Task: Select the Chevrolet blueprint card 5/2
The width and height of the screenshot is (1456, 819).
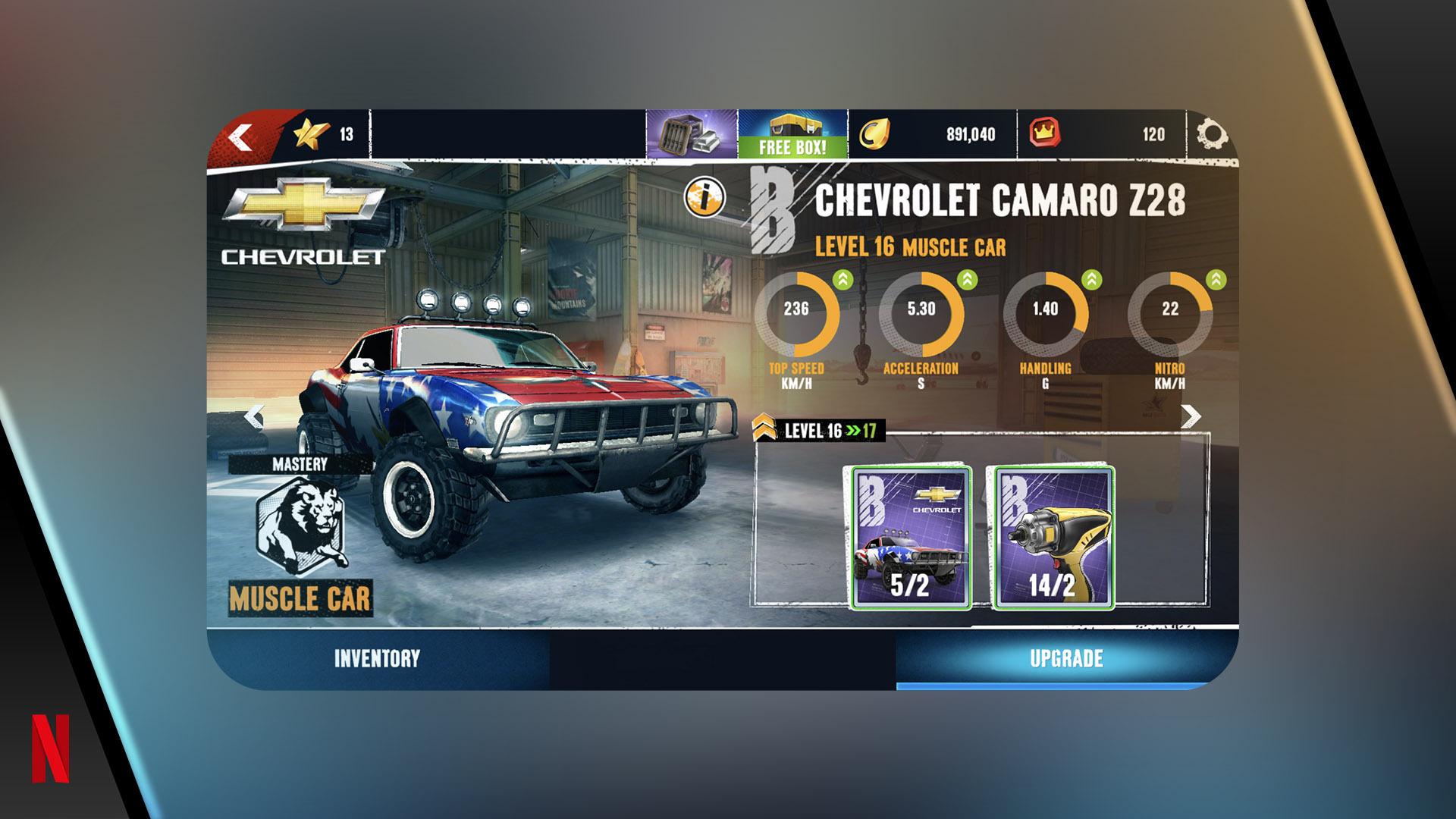Action: 911,538
